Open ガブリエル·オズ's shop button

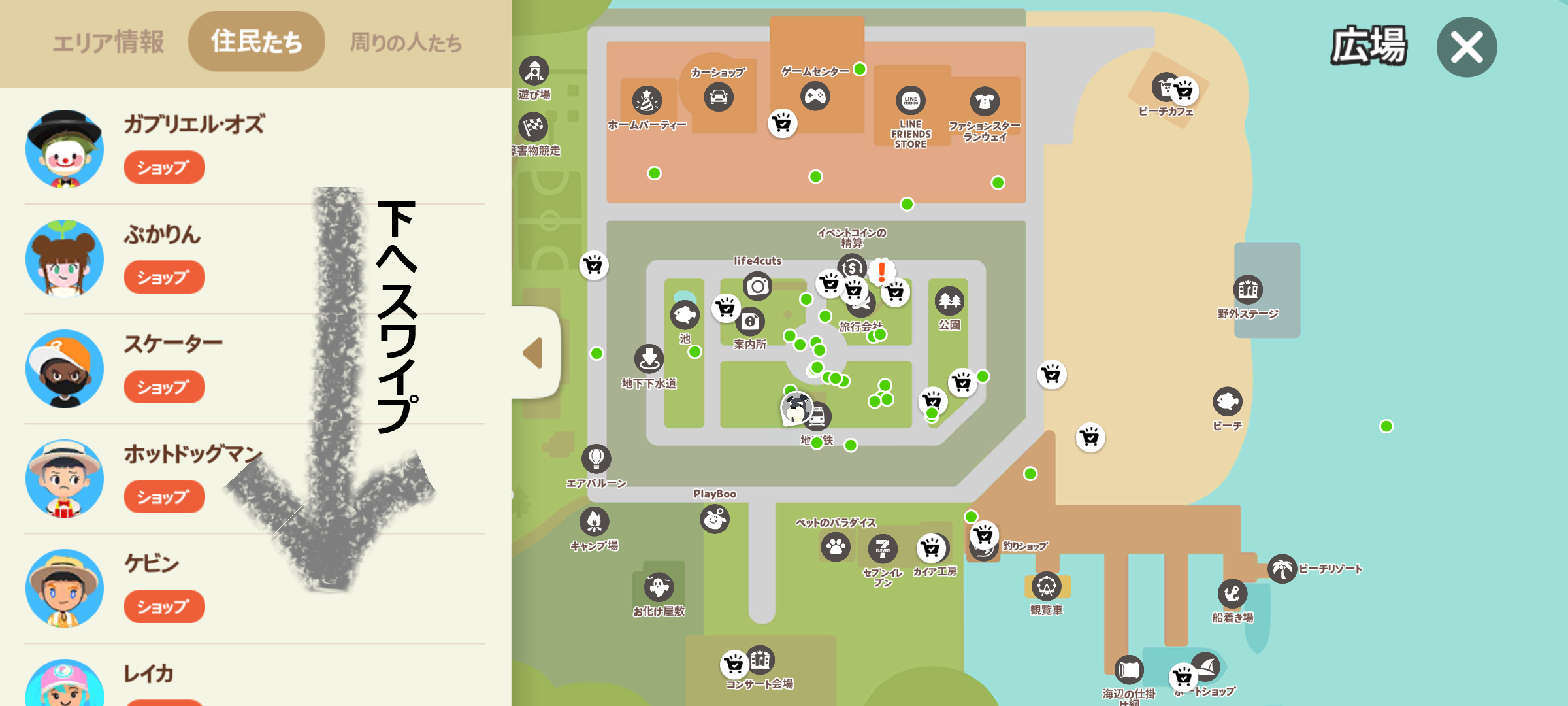pyautogui.click(x=164, y=168)
